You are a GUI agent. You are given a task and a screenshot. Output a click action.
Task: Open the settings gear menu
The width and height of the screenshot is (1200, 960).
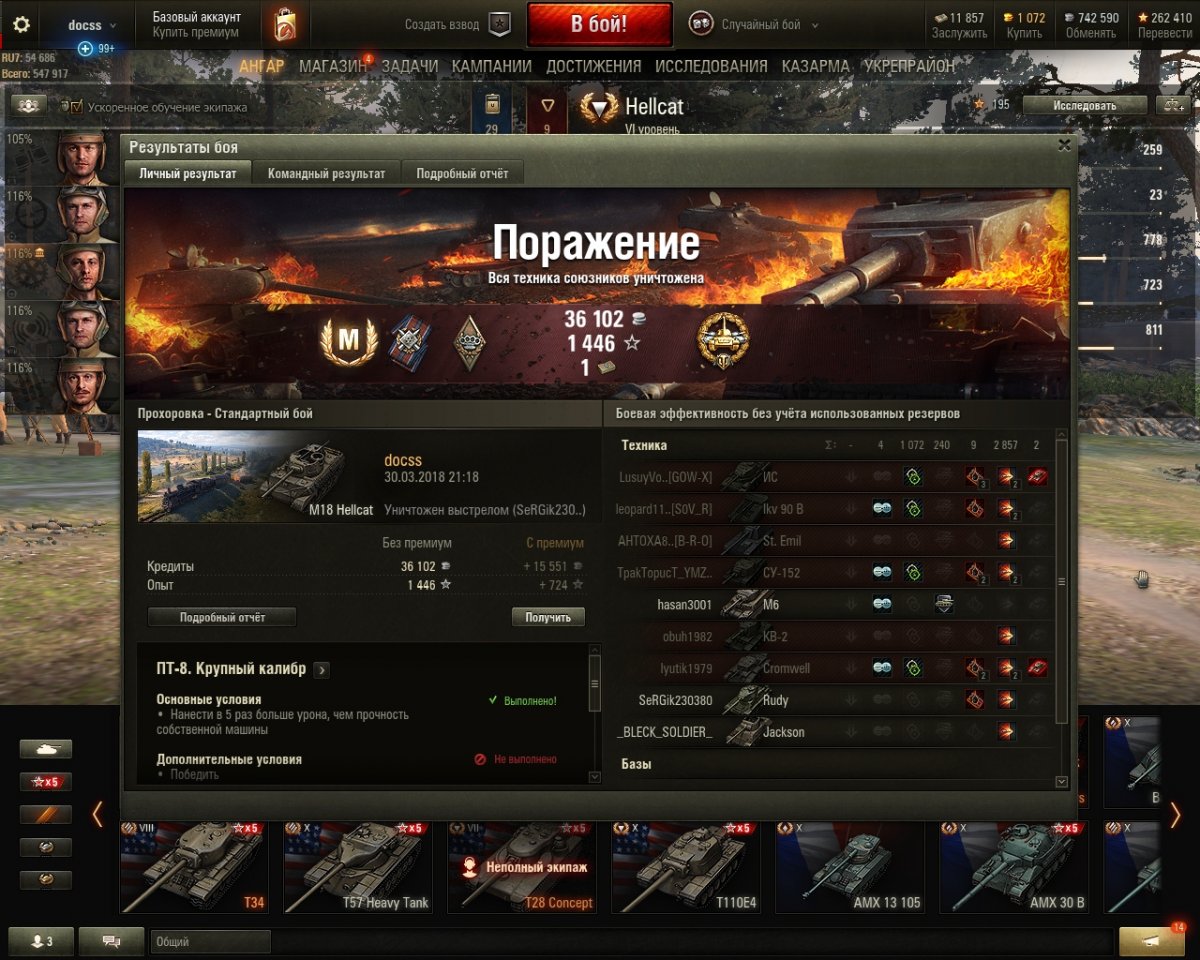21,25
